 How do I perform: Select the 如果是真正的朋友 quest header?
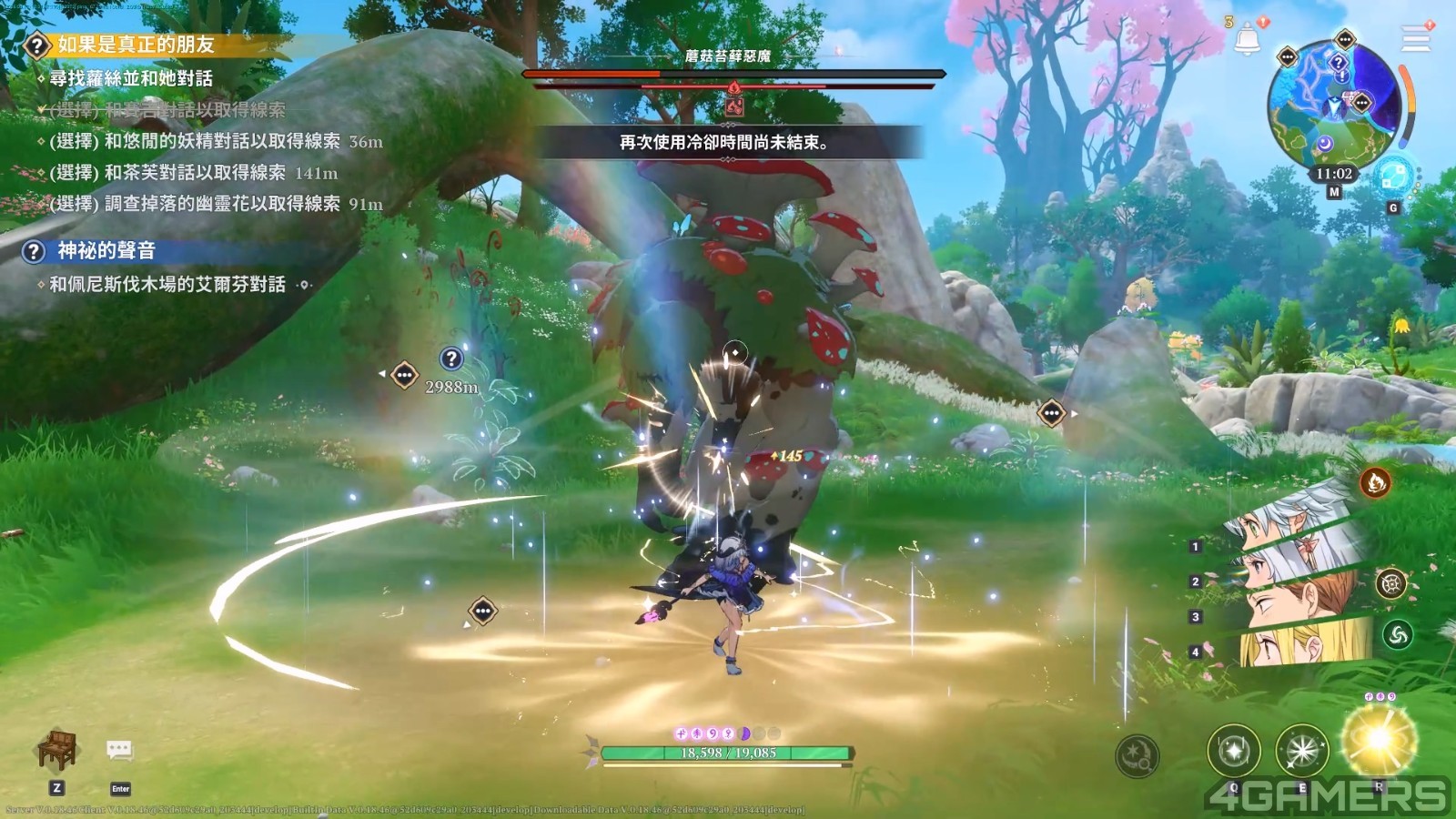point(136,45)
